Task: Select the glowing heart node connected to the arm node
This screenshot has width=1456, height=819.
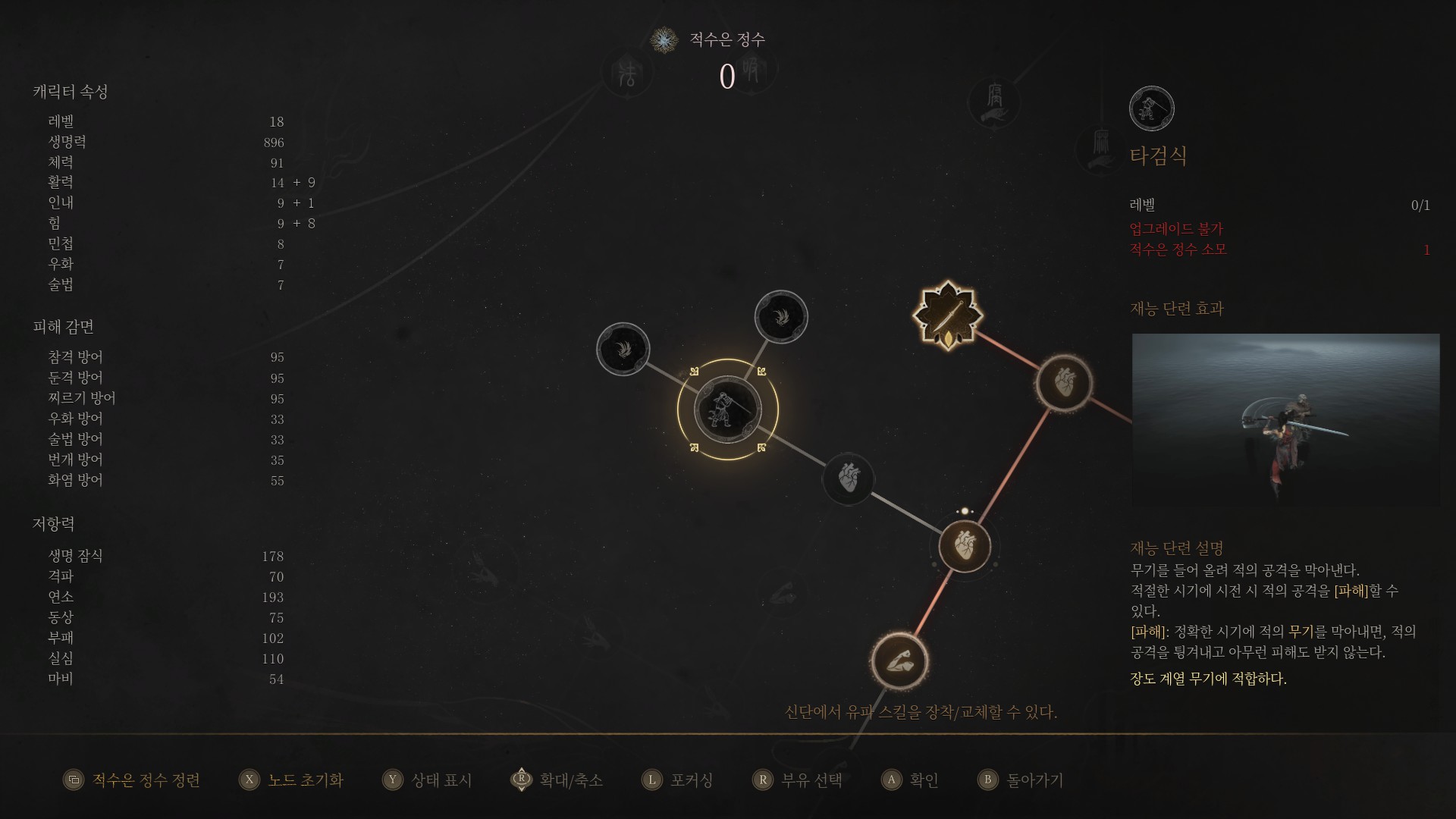Action: 964,546
